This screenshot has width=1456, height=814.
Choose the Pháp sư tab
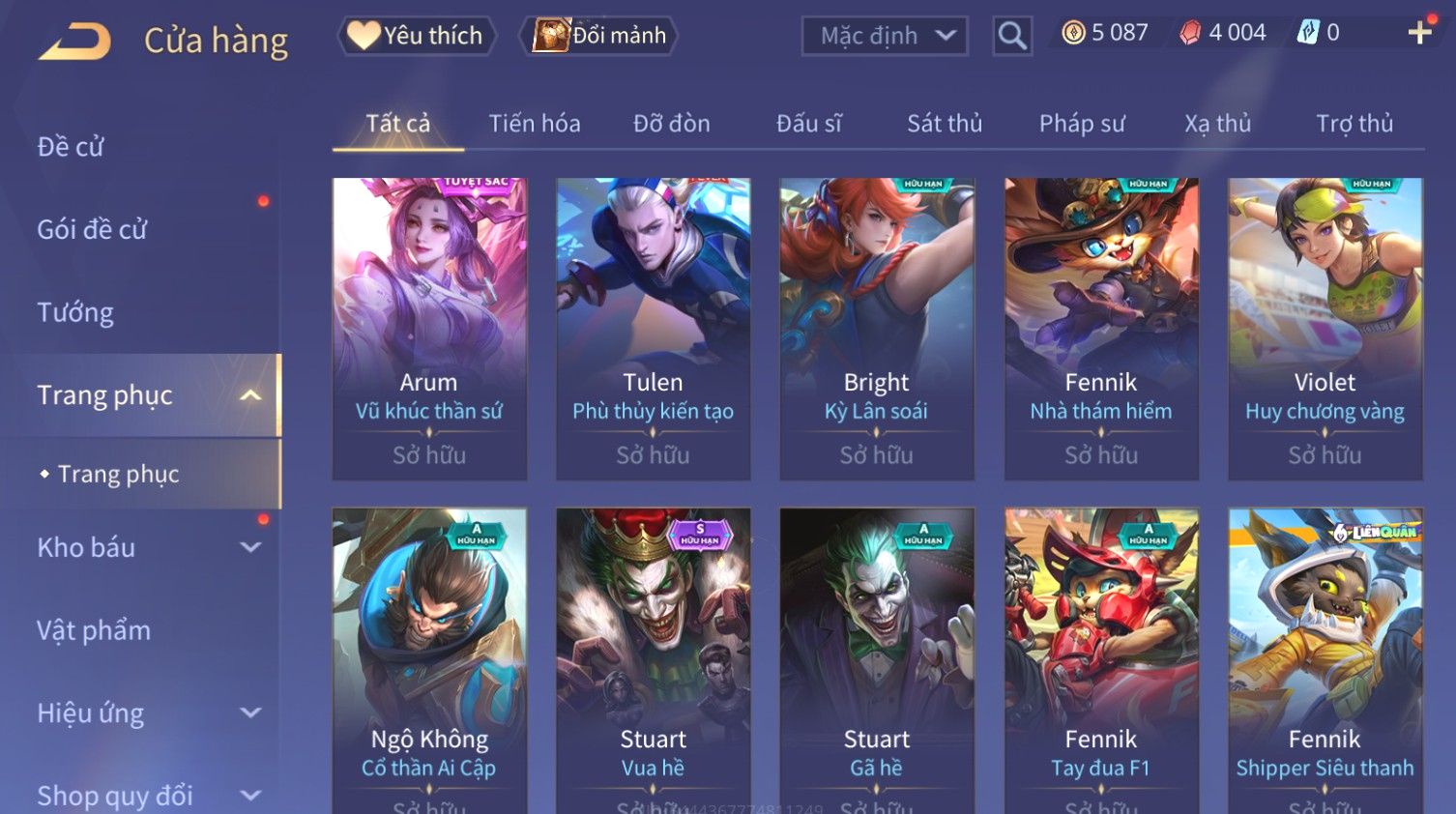[1082, 124]
